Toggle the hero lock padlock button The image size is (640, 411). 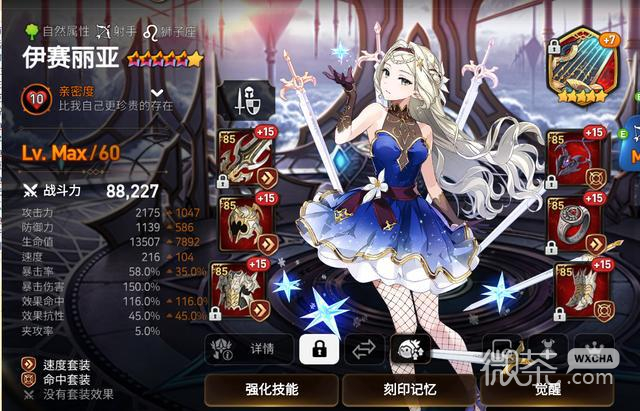(x=319, y=349)
